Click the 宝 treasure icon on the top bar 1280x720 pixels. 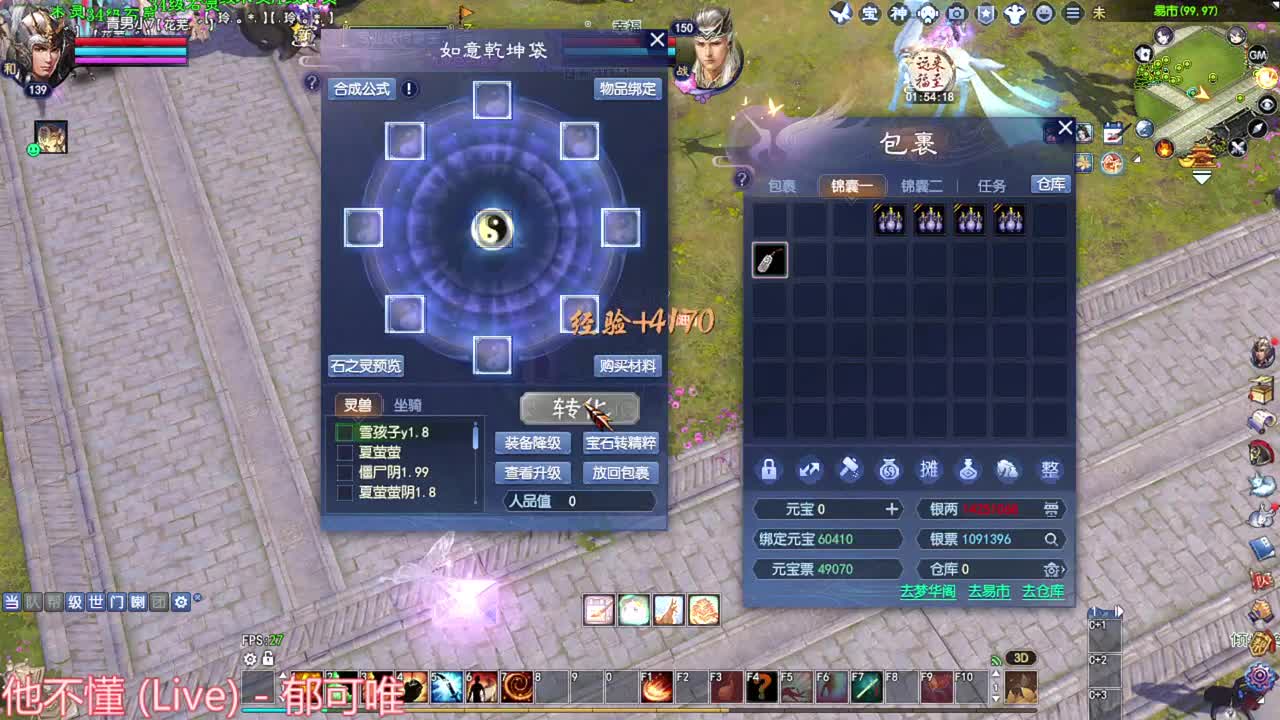click(x=871, y=14)
